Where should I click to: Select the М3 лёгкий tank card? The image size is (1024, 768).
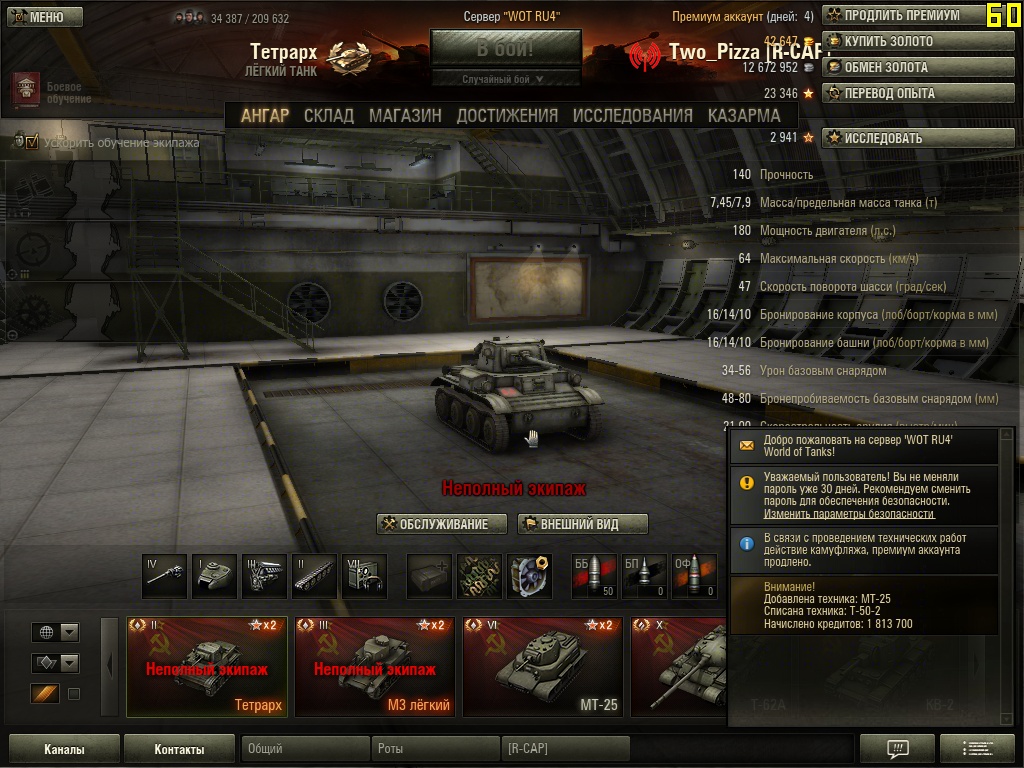pos(374,667)
